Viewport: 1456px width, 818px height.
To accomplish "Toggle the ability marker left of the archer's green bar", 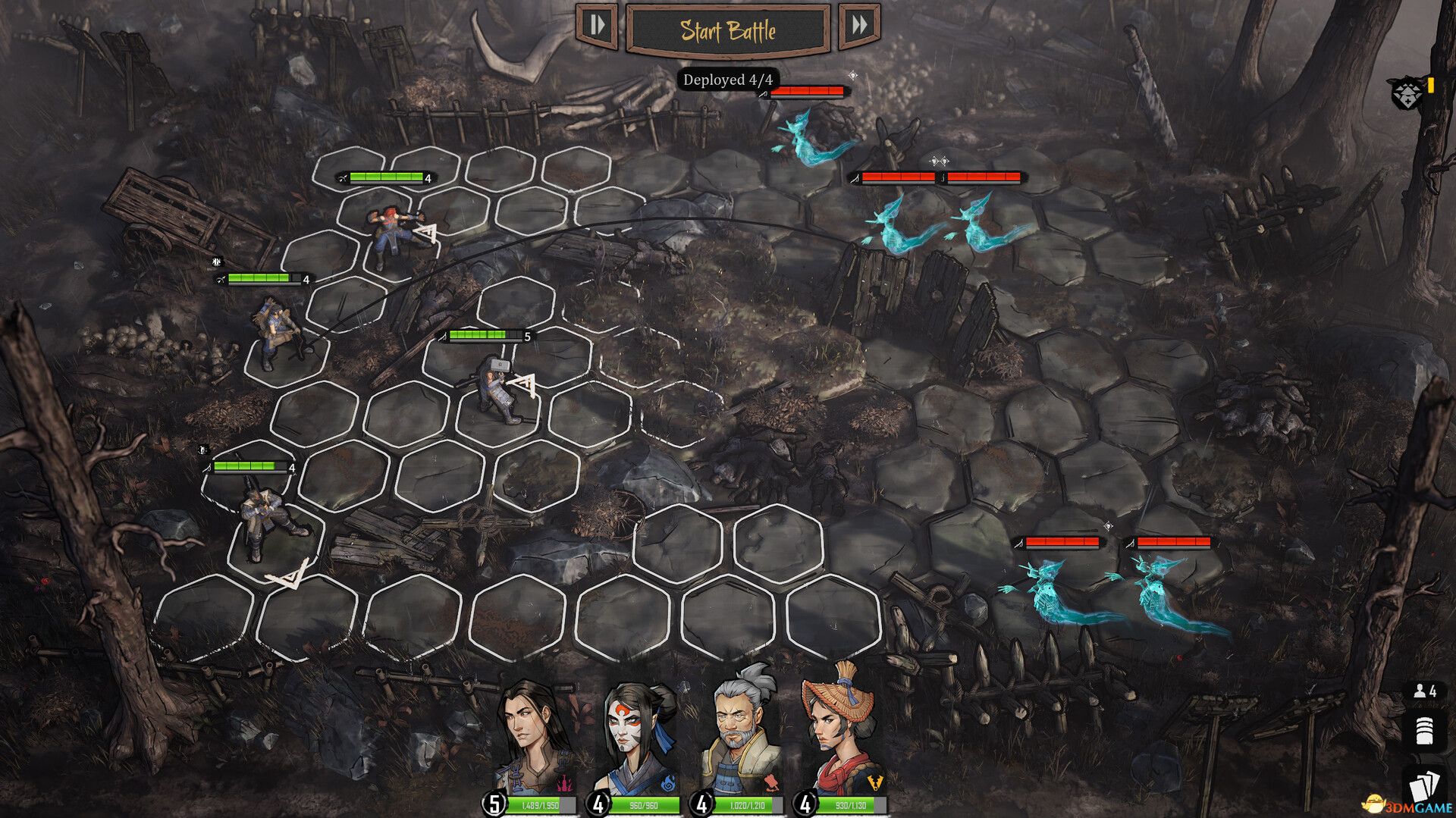I will point(216,262).
